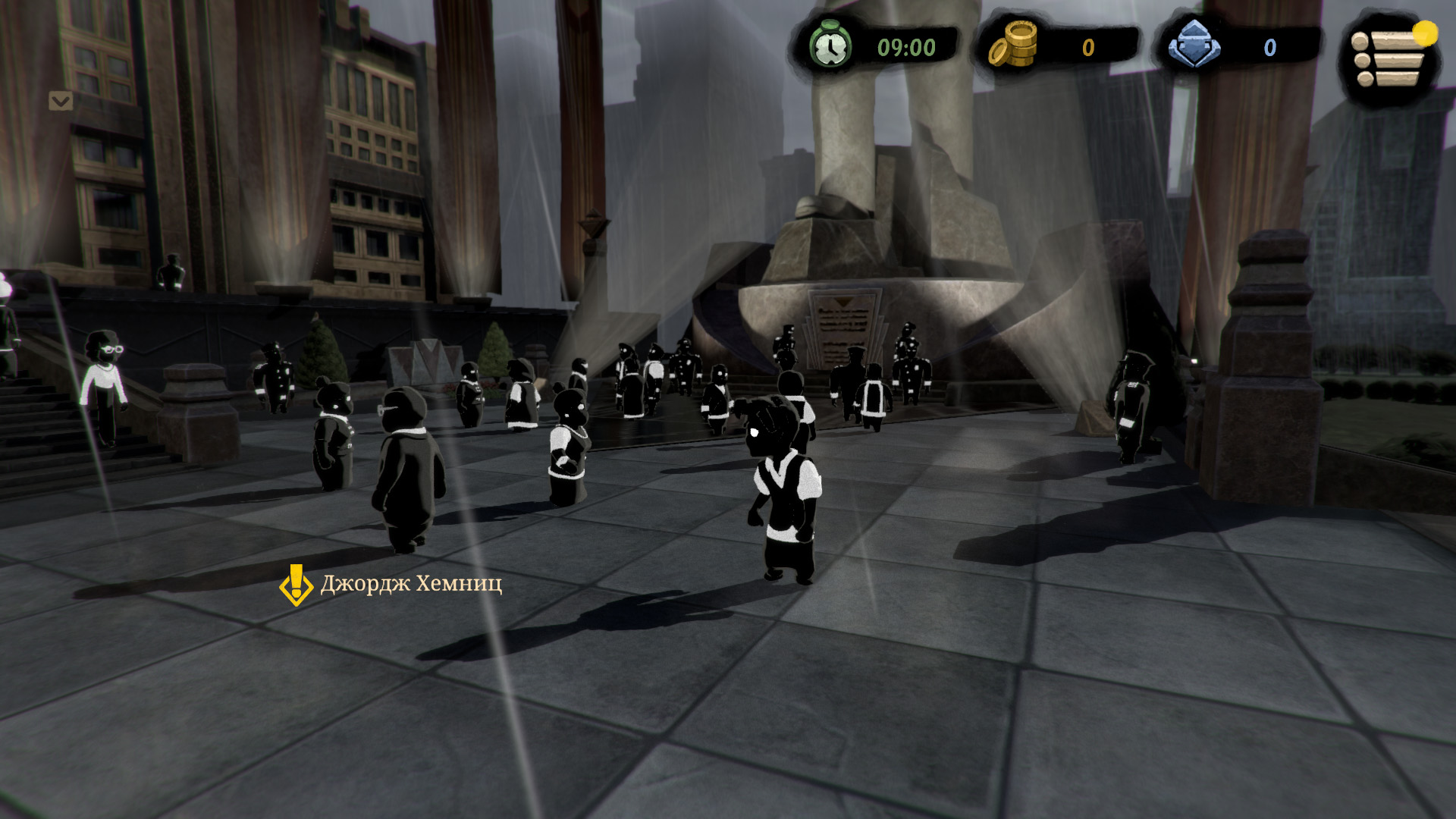The image size is (1456, 819).
Task: Open the task list menu icon
Action: click(1388, 58)
